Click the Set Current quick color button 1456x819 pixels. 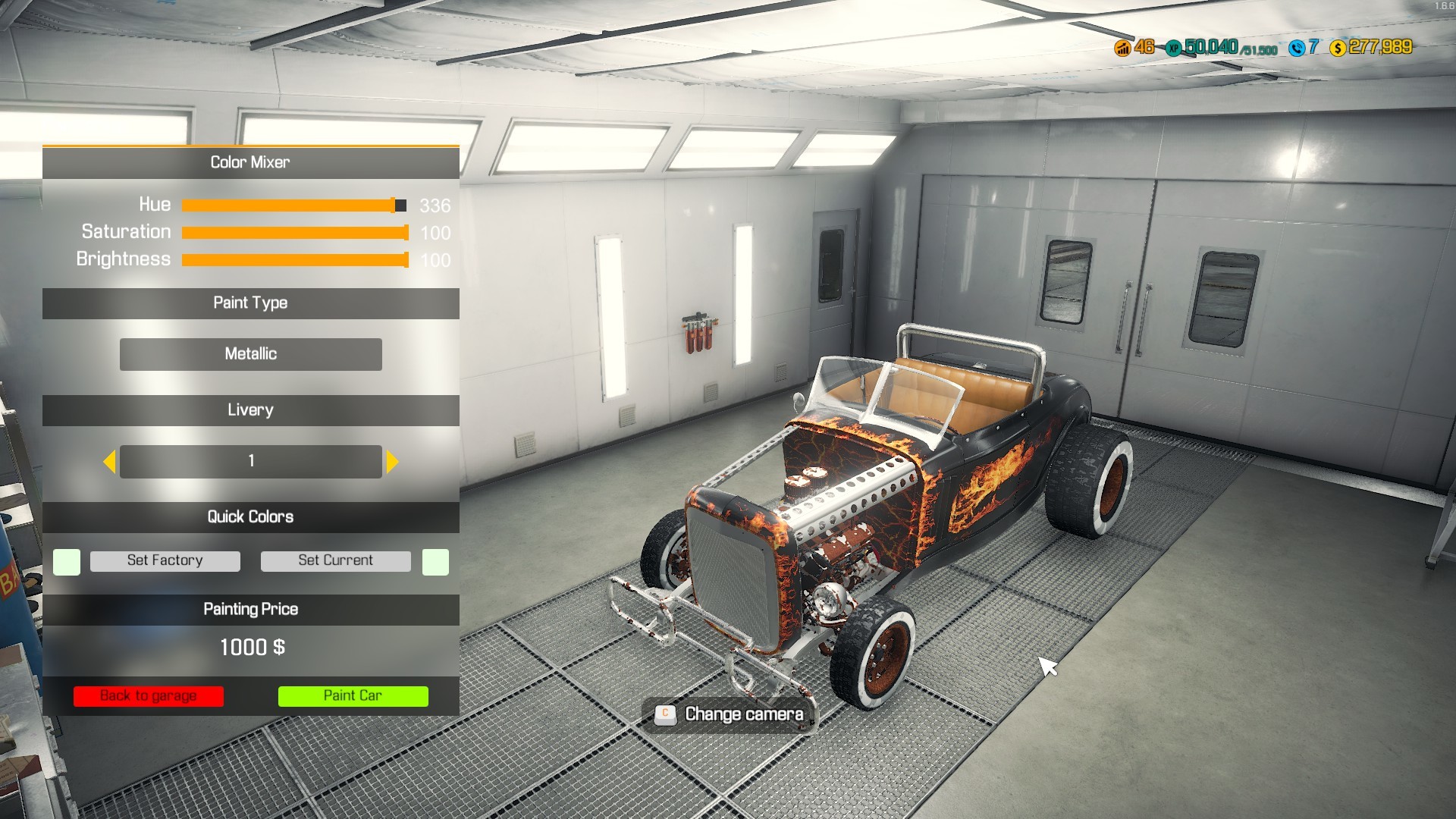[x=335, y=560]
